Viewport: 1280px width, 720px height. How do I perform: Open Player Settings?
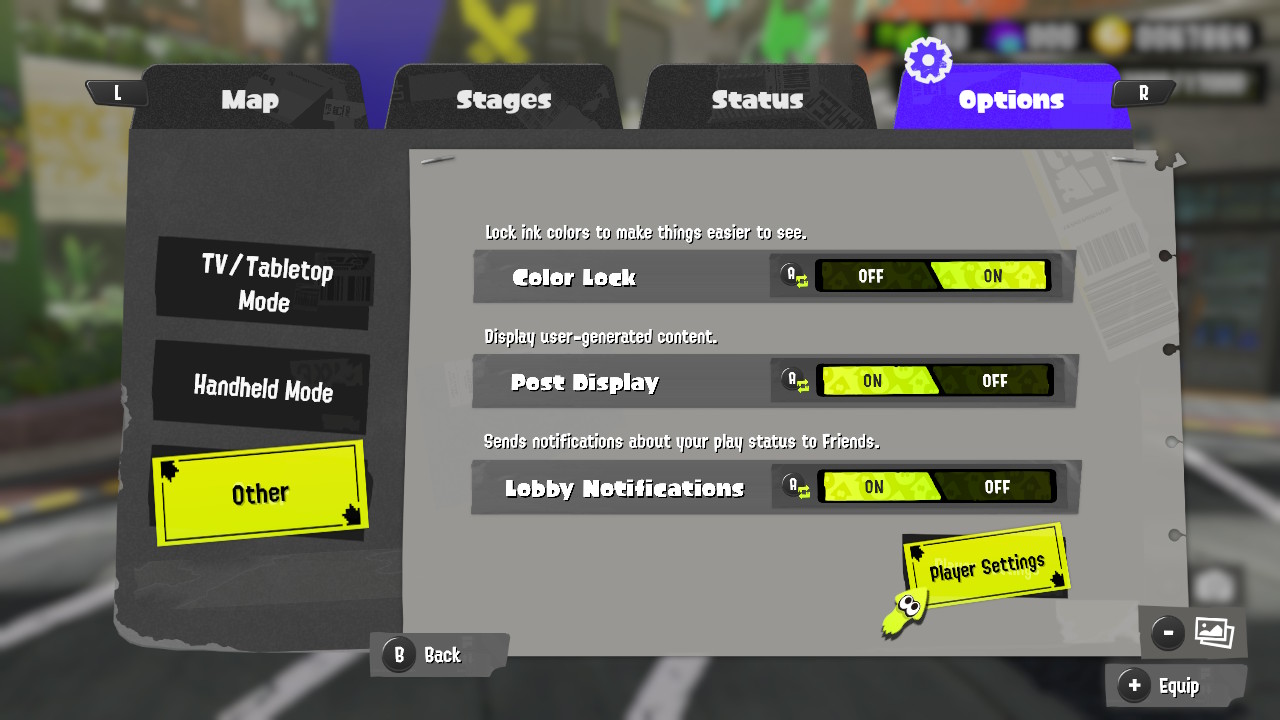tap(985, 565)
